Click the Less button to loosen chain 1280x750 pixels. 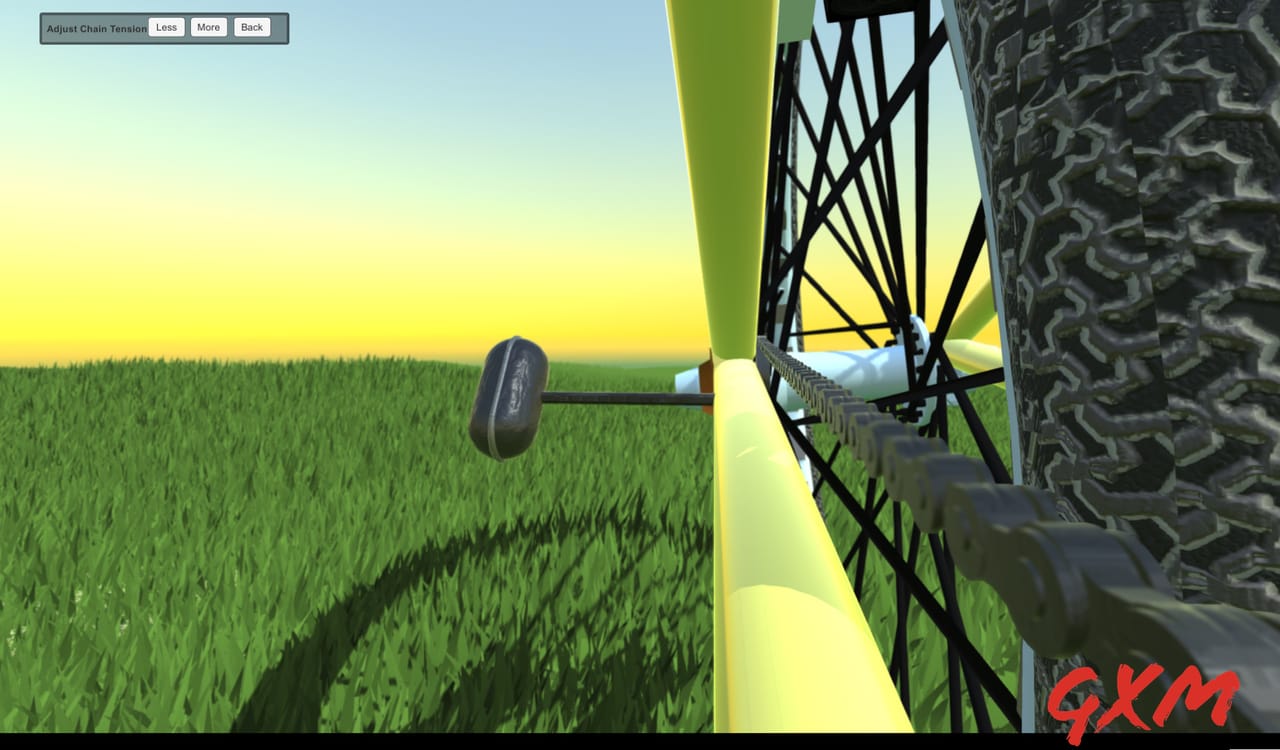point(166,27)
